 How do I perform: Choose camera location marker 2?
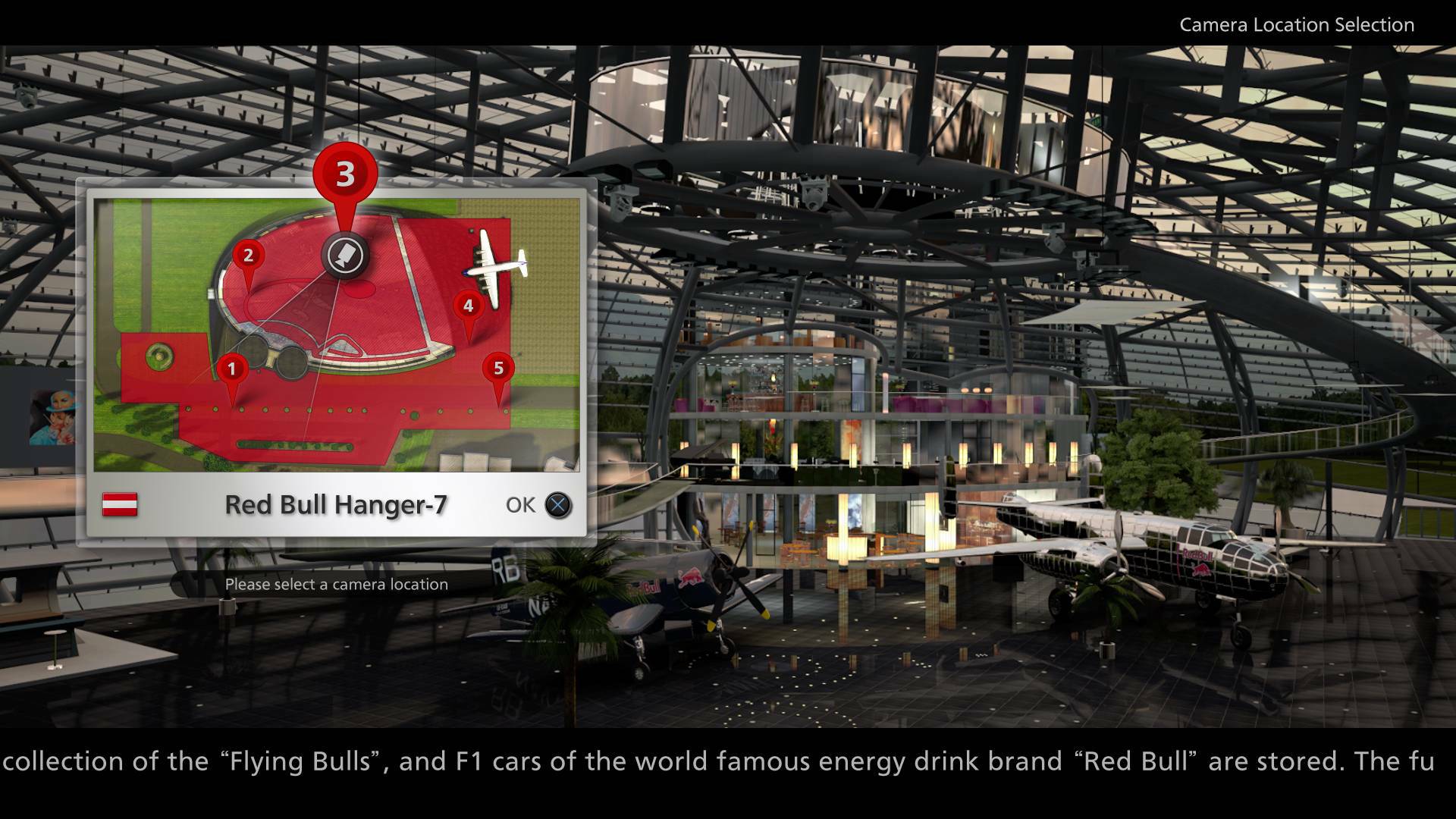click(248, 256)
